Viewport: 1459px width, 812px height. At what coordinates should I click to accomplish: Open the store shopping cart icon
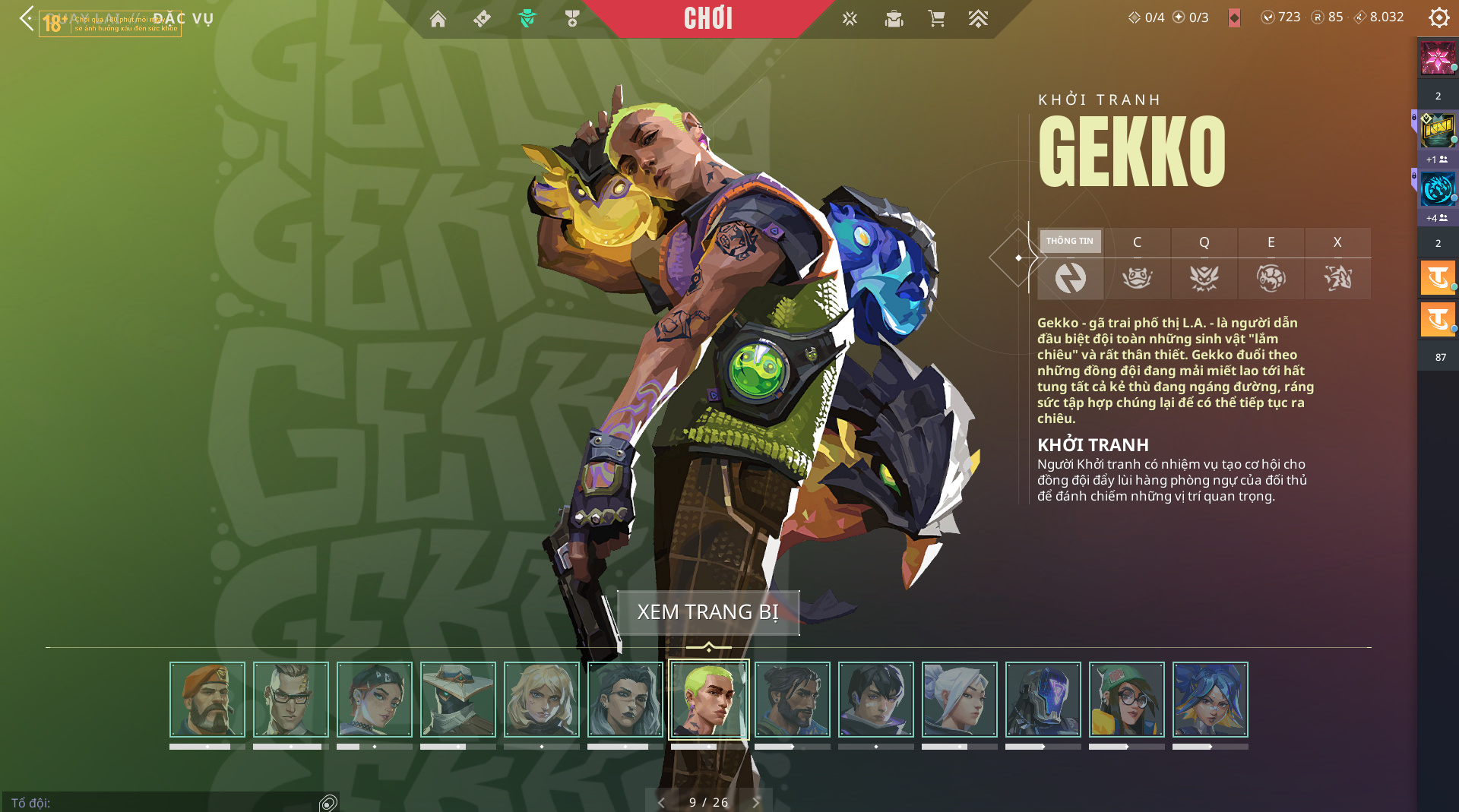pyautogui.click(x=936, y=18)
